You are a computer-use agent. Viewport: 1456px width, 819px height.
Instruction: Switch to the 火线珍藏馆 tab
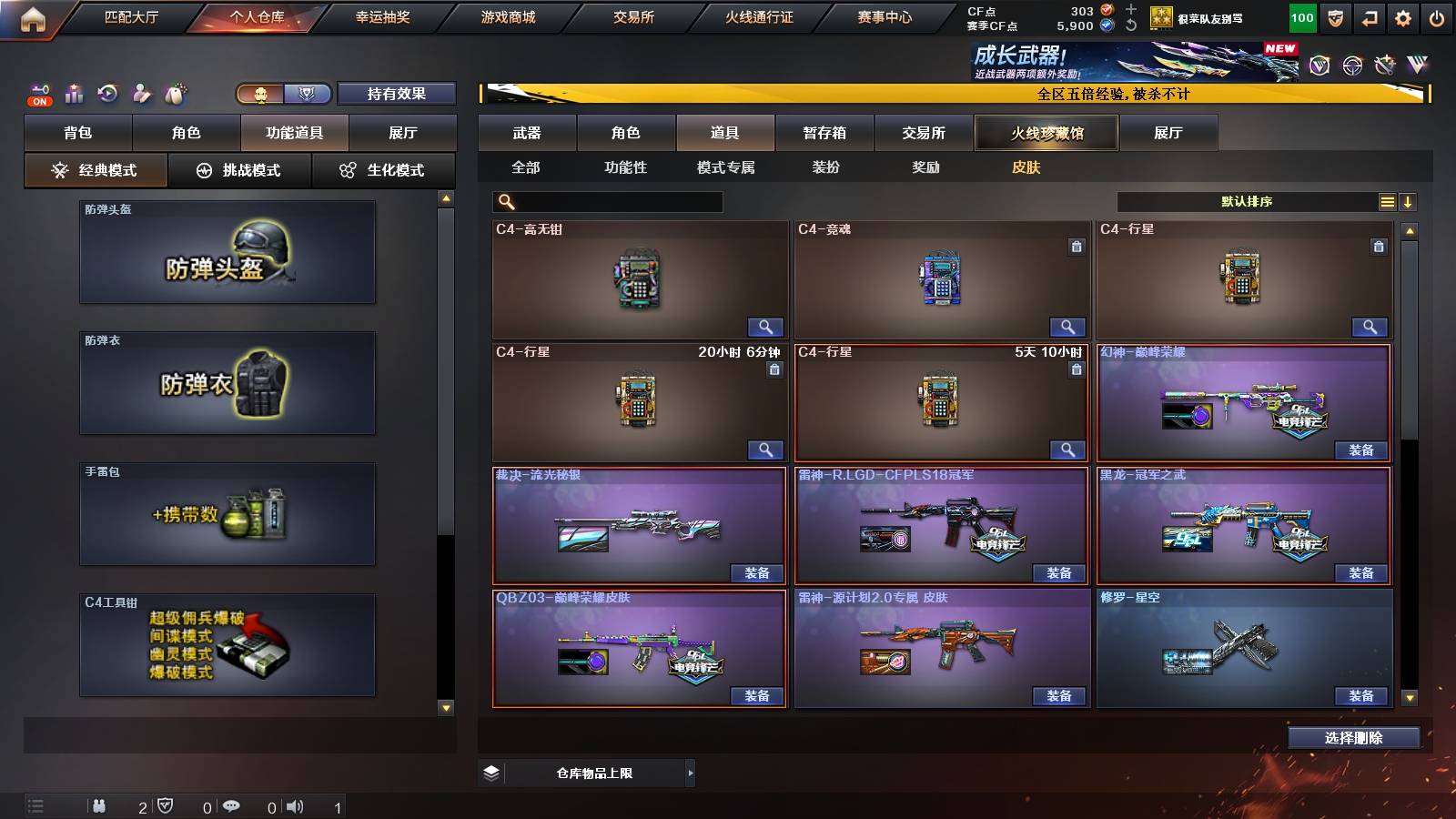pyautogui.click(x=1045, y=133)
